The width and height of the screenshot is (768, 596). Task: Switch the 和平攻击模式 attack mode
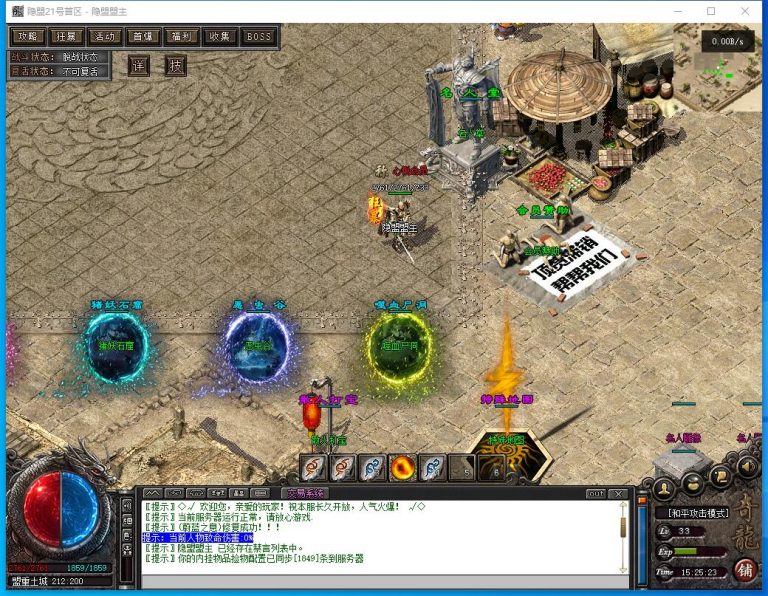[x=696, y=511]
